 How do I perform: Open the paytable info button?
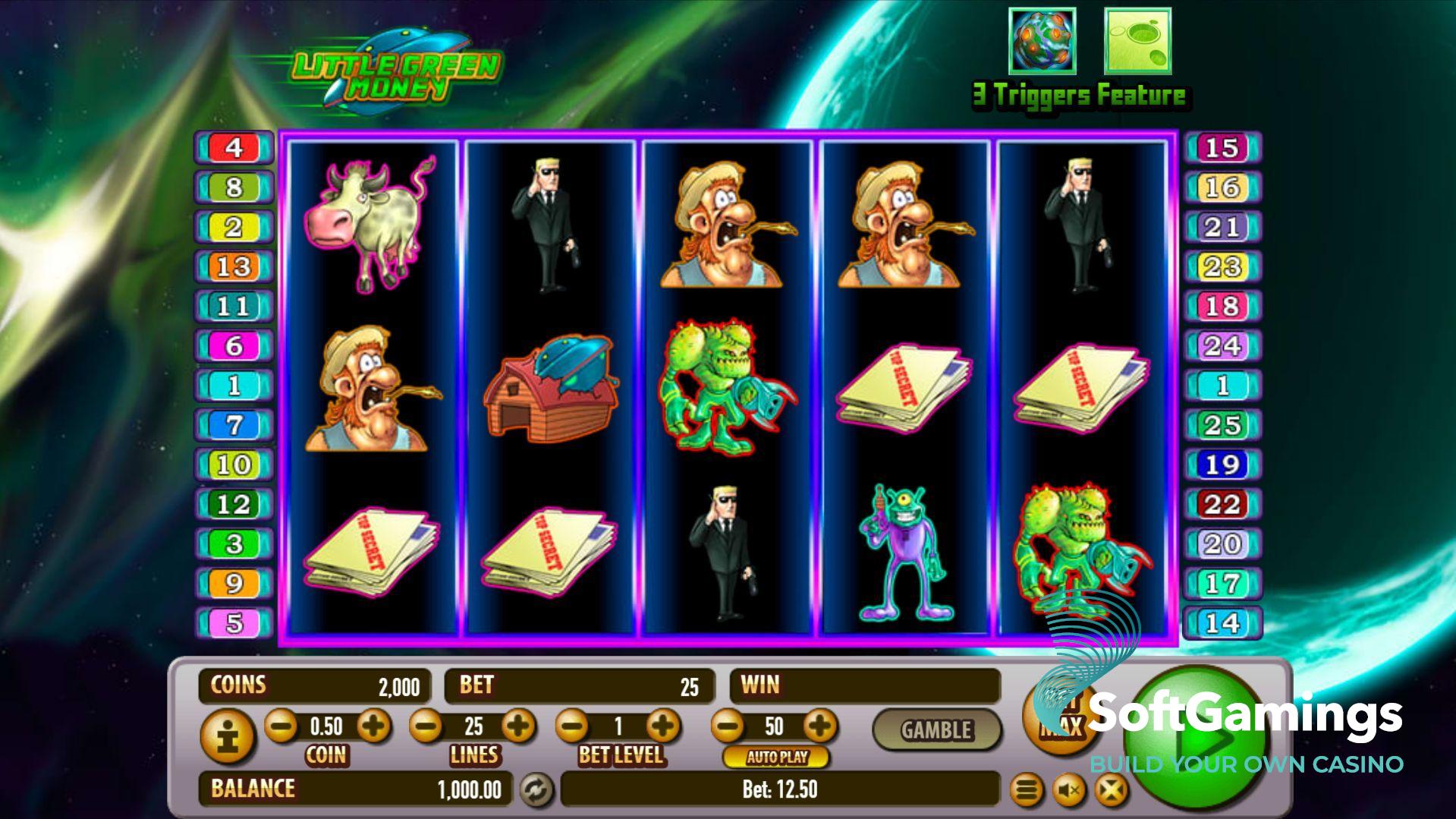tap(226, 736)
